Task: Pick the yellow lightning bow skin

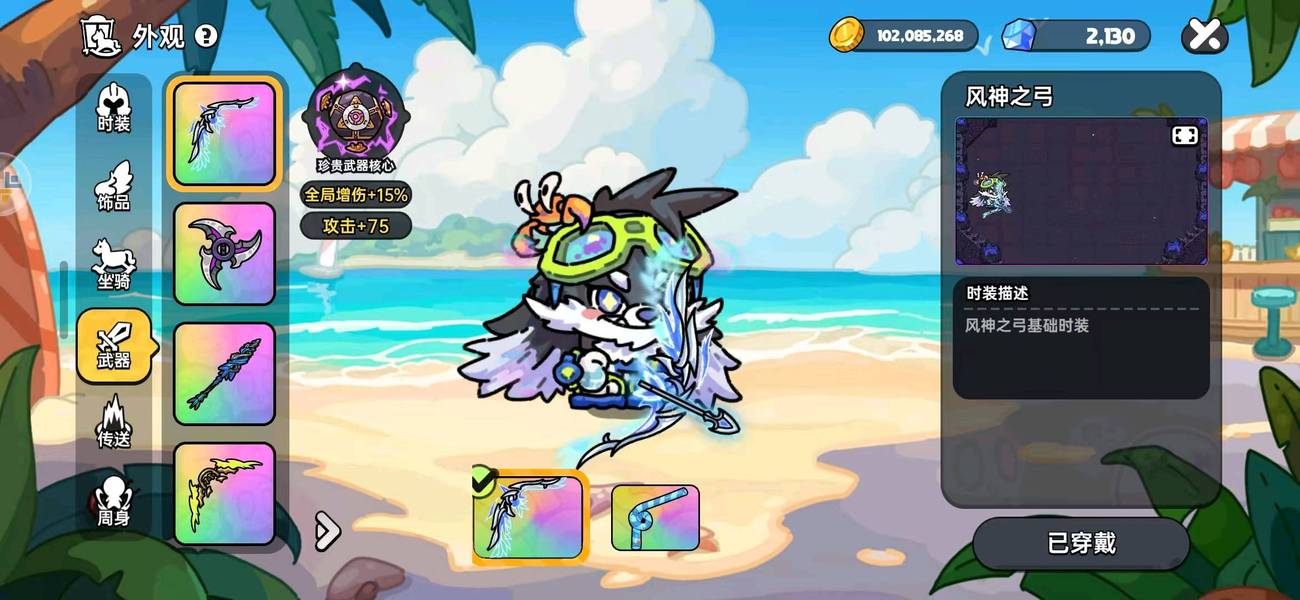Action: 224,494
